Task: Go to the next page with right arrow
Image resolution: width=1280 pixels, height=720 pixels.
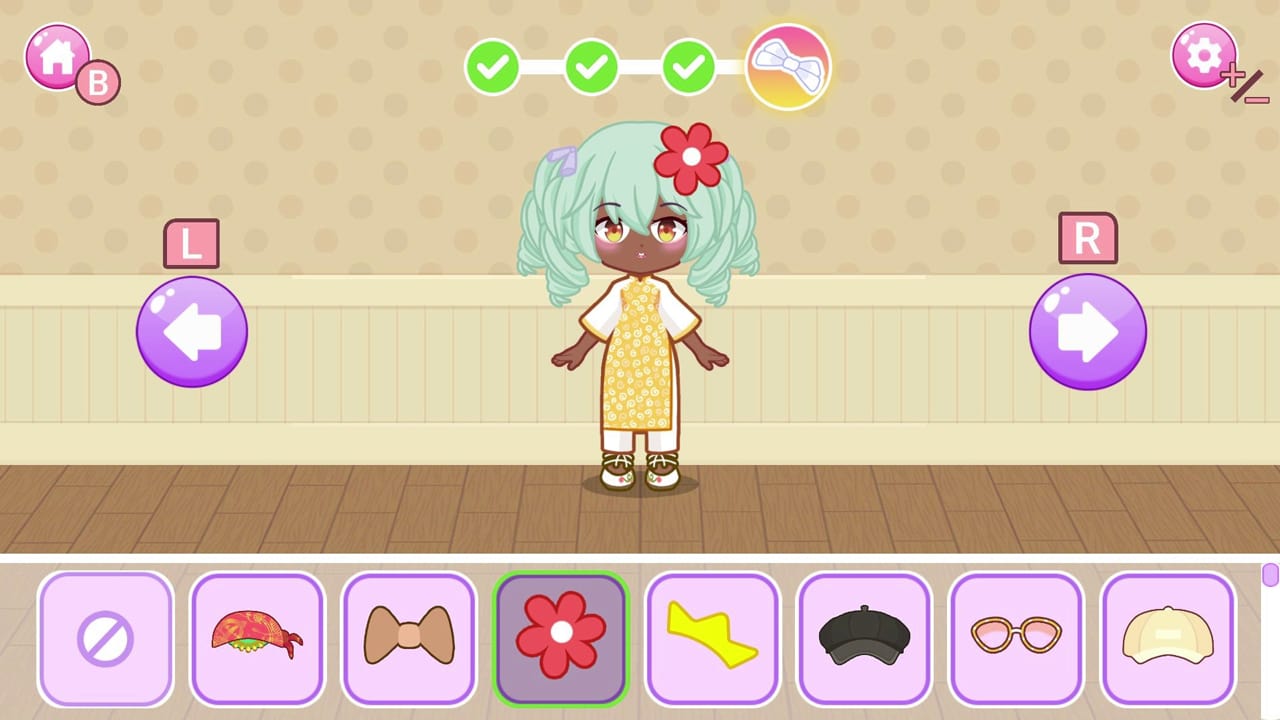Action: 1088,330
